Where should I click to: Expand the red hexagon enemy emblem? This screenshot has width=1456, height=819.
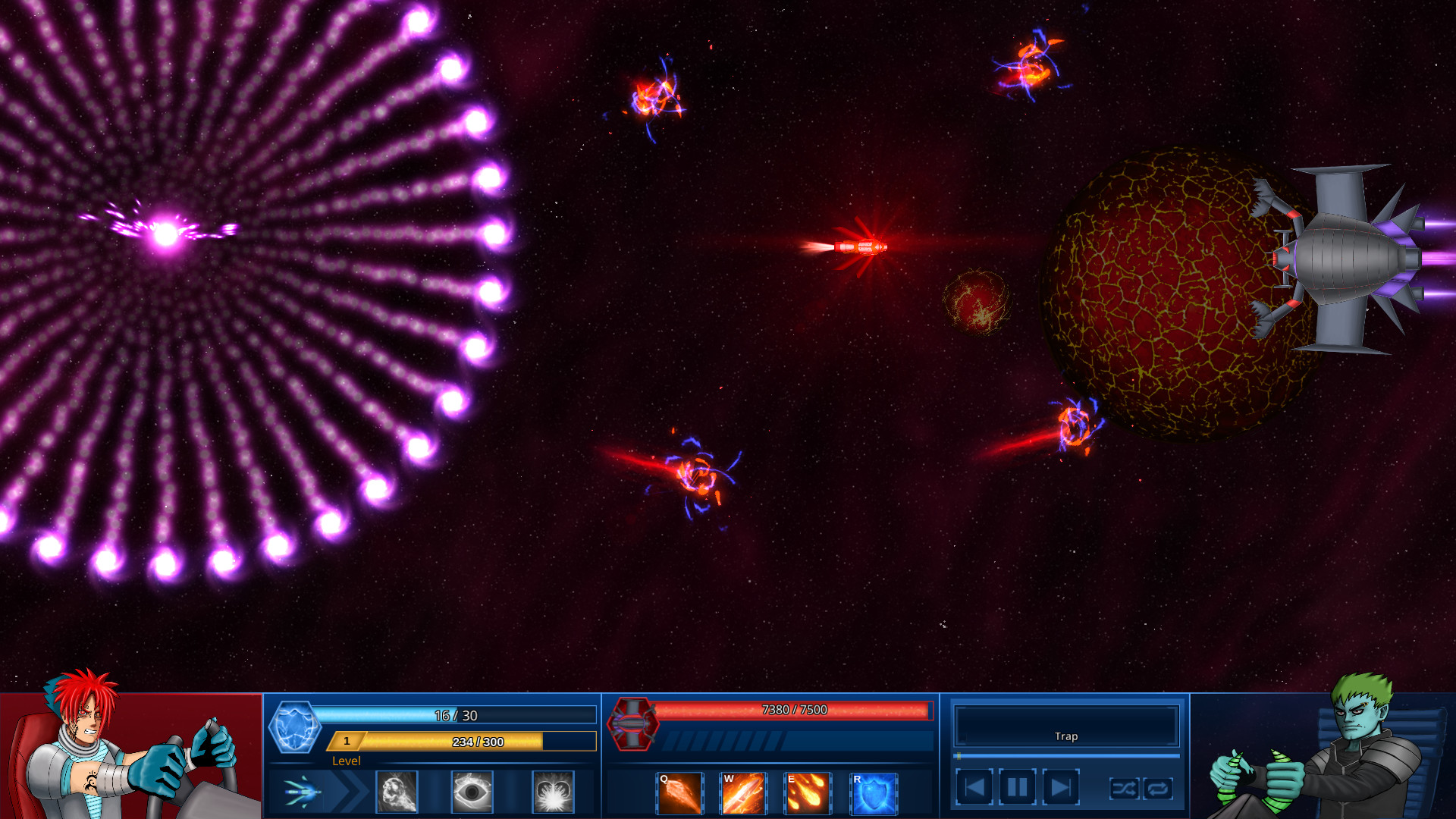633,726
